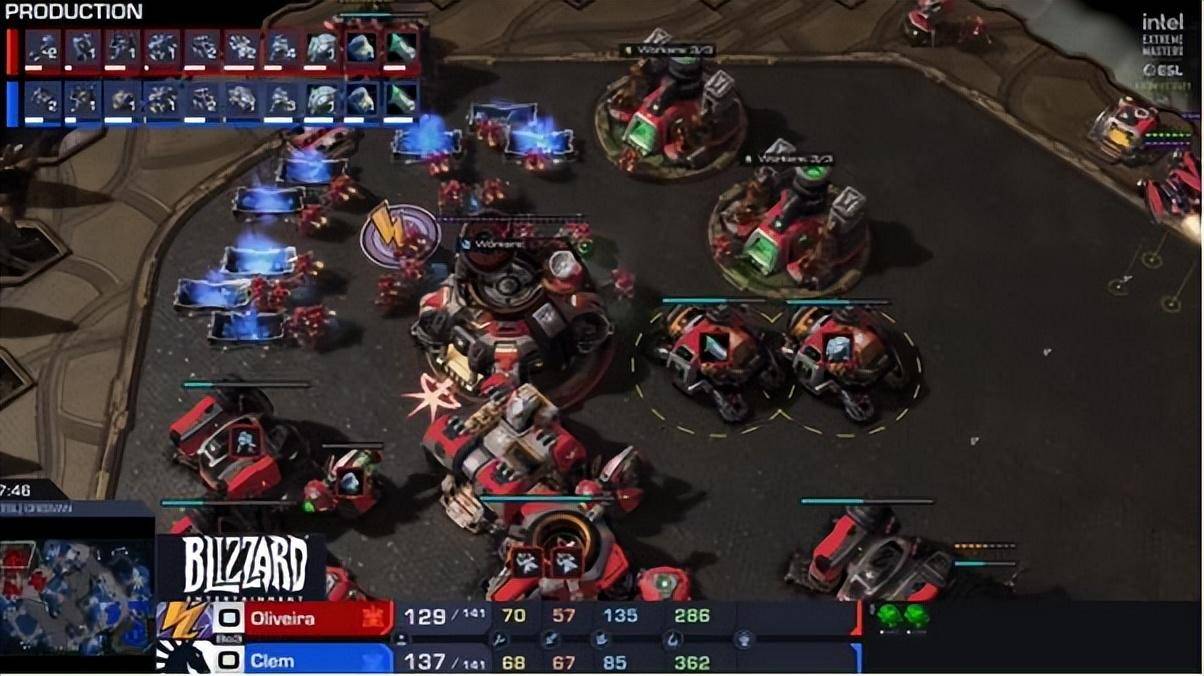The width and height of the screenshot is (1204, 676).
Task: Click the Team Liquid logo beside Clem
Action: pos(178,658)
